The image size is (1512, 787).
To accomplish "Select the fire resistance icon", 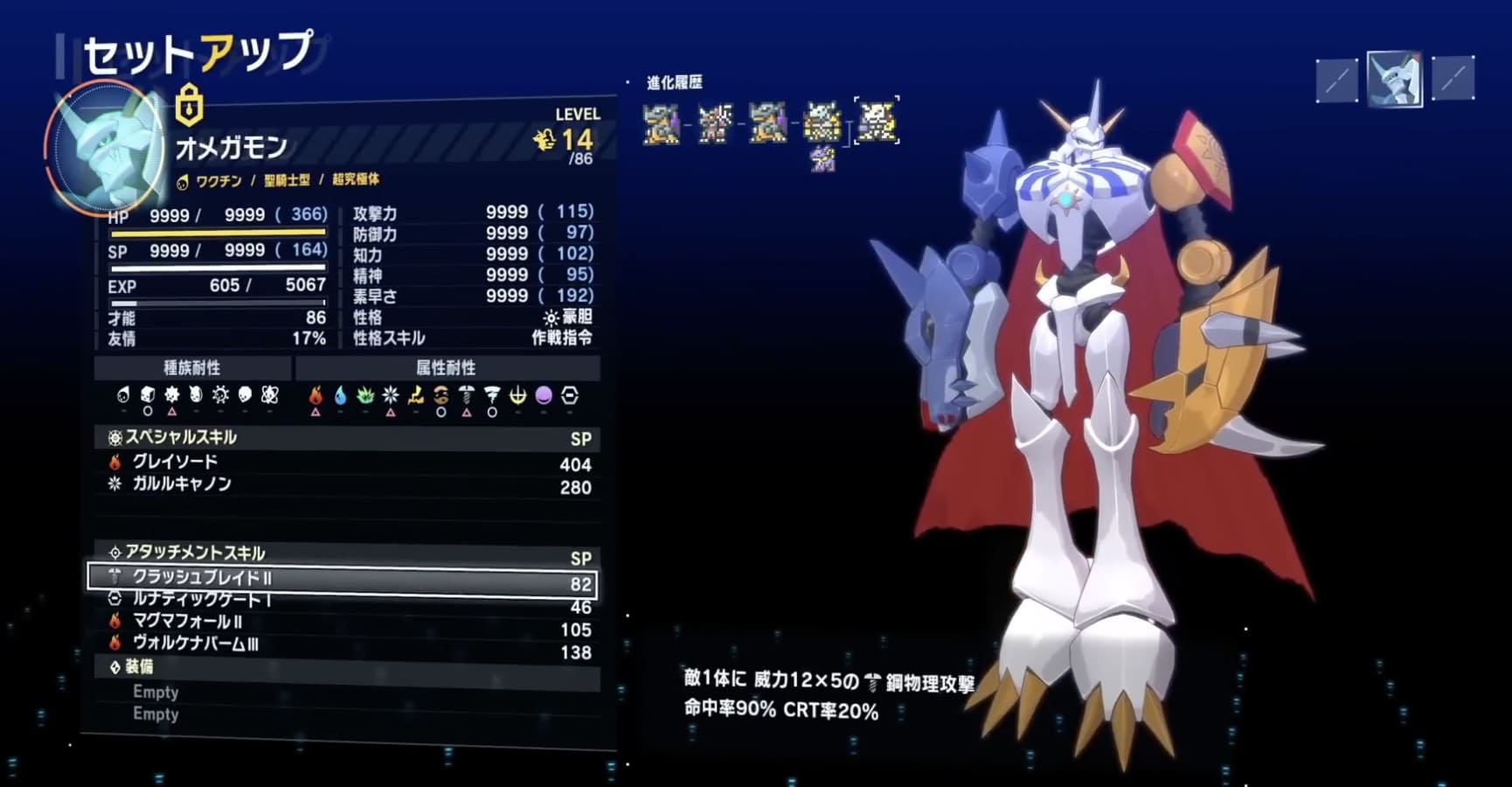I will (316, 396).
